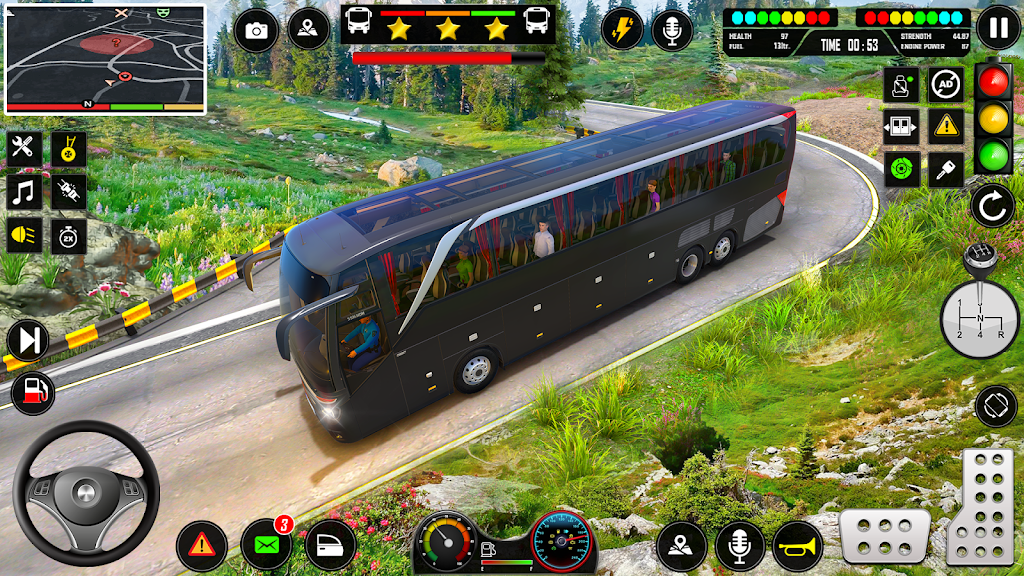
Task: Toggle the yellow headlights icon
Action: tap(24, 236)
